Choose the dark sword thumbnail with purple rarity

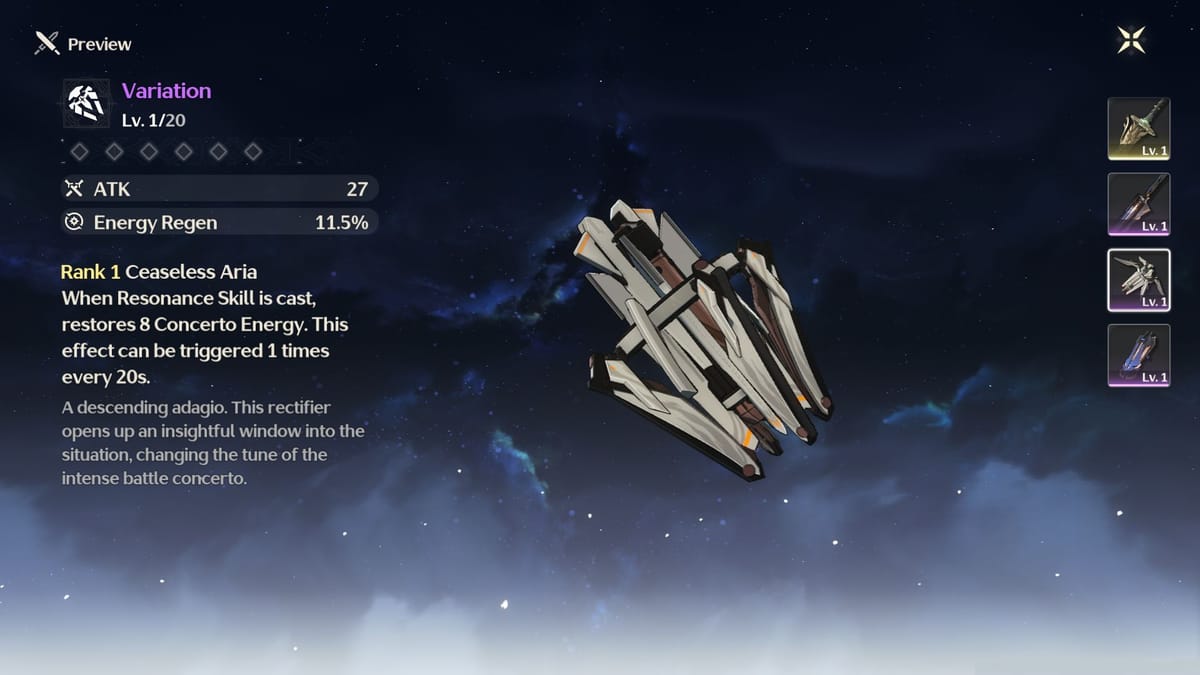point(1139,204)
